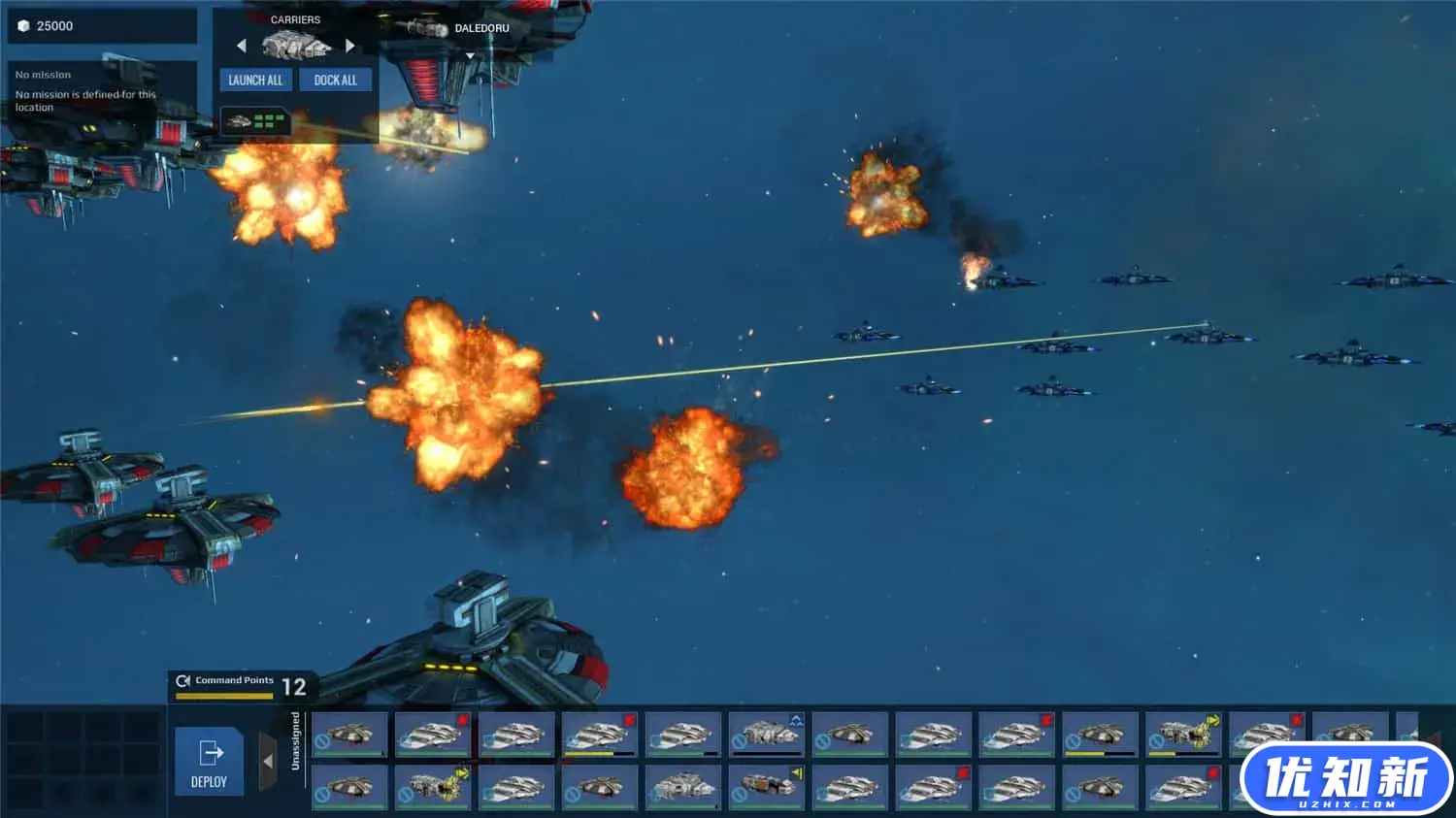
Task: Deploy the selected ships
Action: (x=209, y=762)
